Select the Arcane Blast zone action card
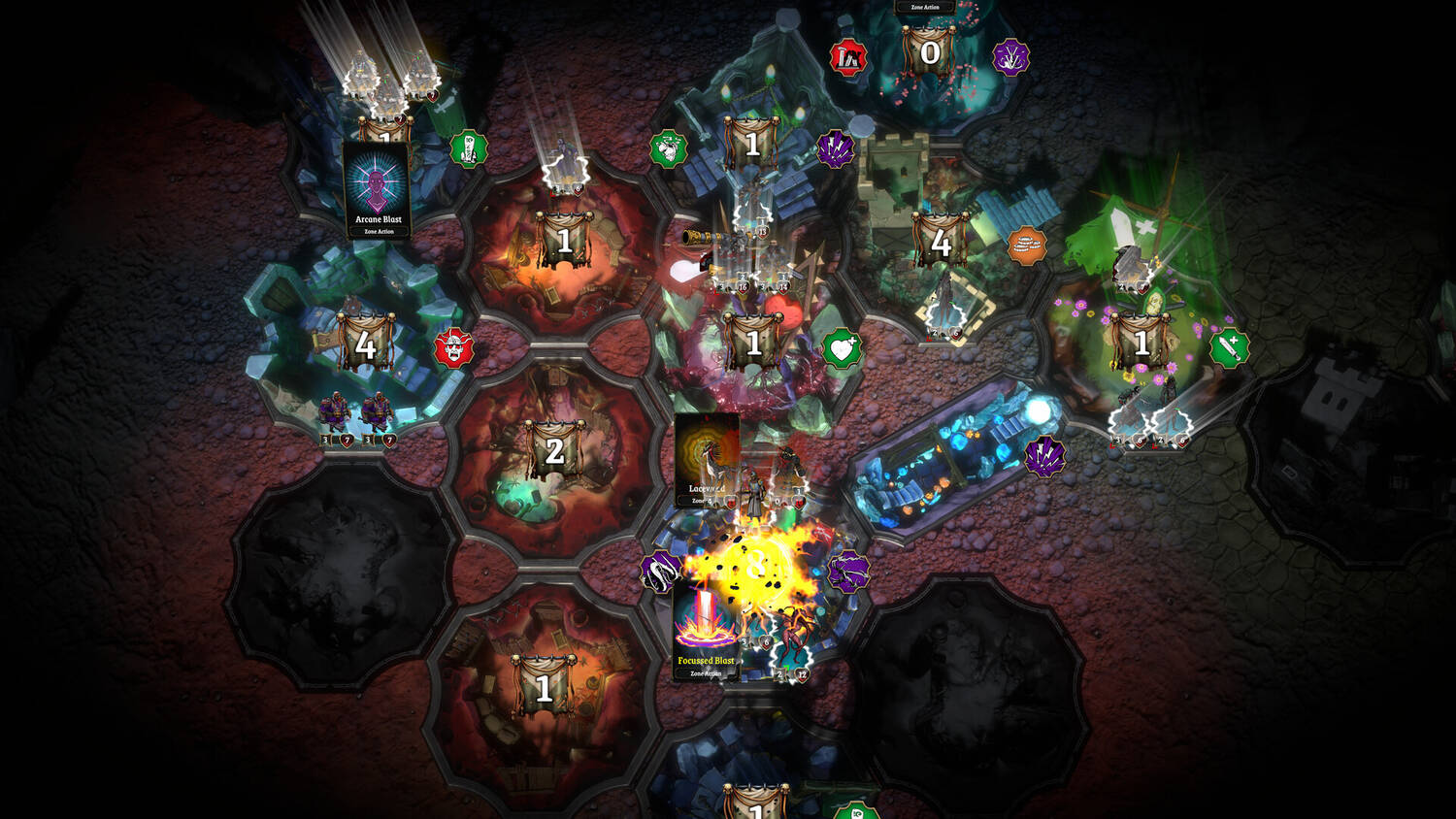The height and width of the screenshot is (819, 1456). (x=377, y=190)
